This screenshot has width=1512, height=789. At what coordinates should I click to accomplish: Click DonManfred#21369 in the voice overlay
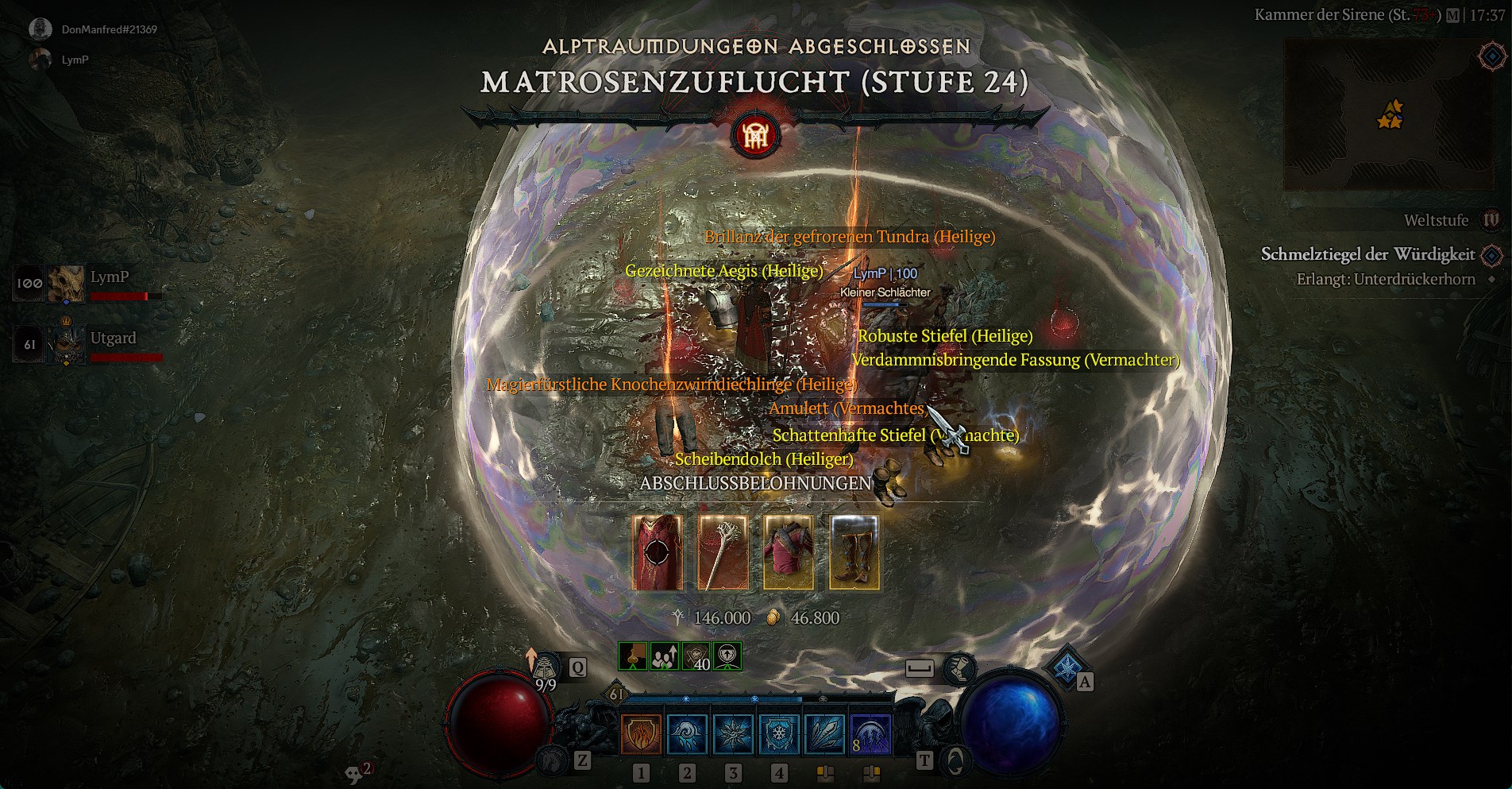[x=109, y=29]
